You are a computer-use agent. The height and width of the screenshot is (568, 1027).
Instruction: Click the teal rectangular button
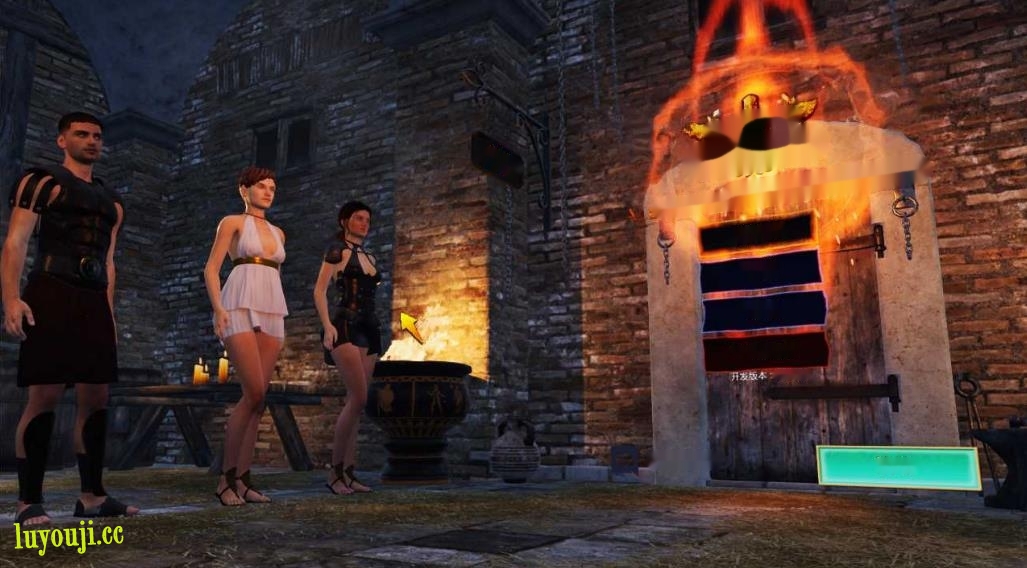coord(898,467)
